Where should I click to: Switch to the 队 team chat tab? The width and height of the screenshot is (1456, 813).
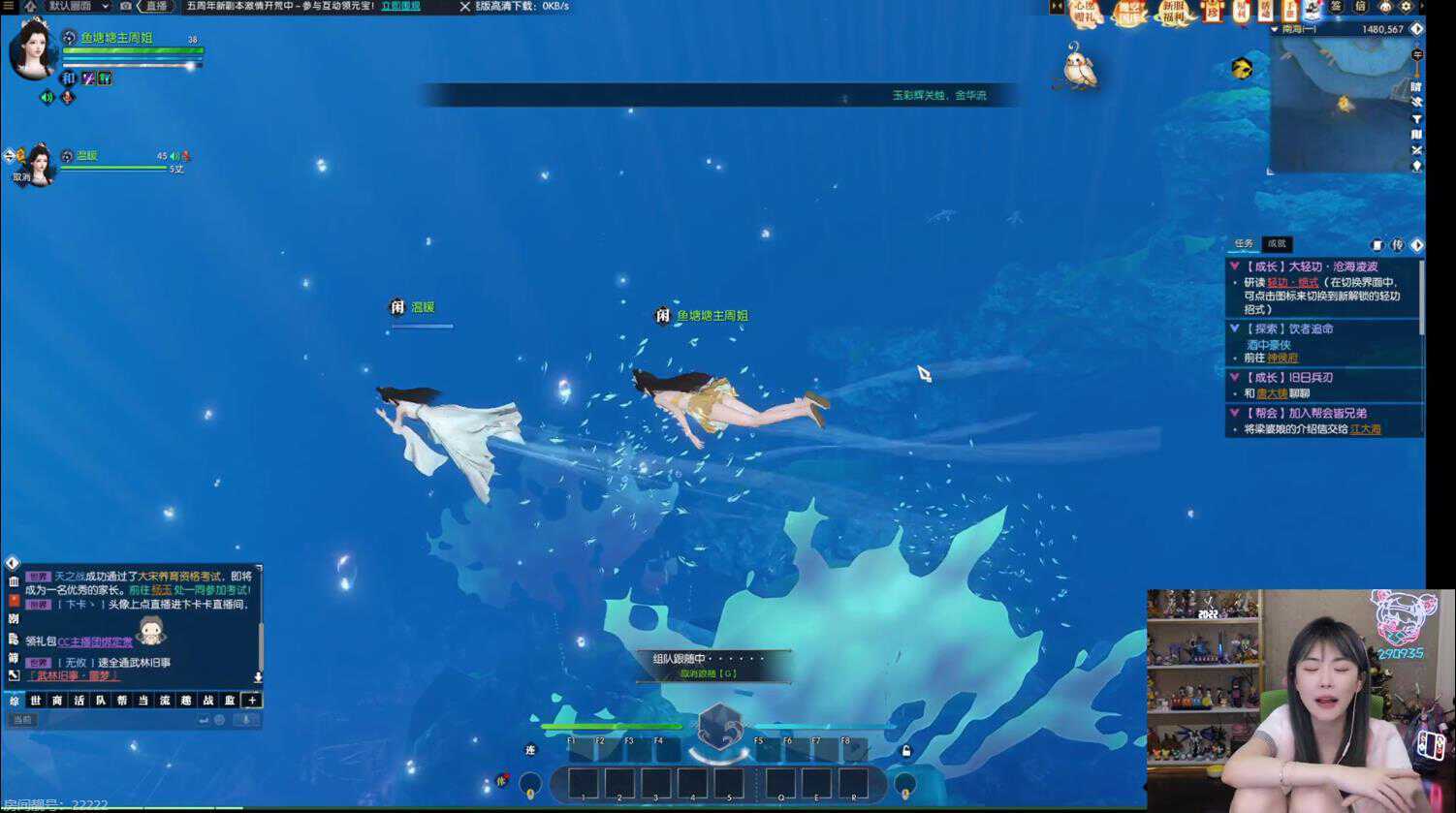101,701
